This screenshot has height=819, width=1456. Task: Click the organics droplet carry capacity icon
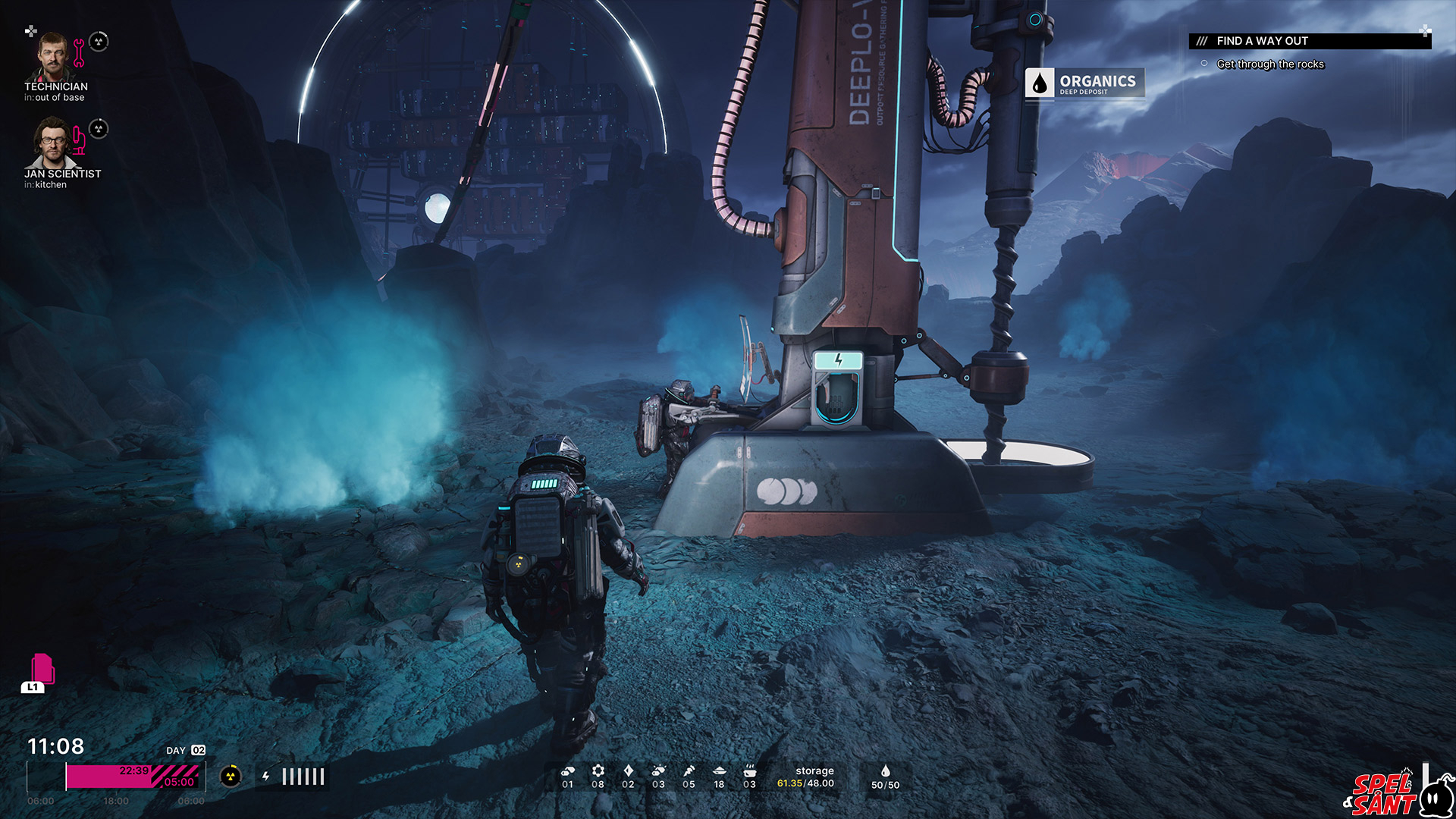click(885, 771)
